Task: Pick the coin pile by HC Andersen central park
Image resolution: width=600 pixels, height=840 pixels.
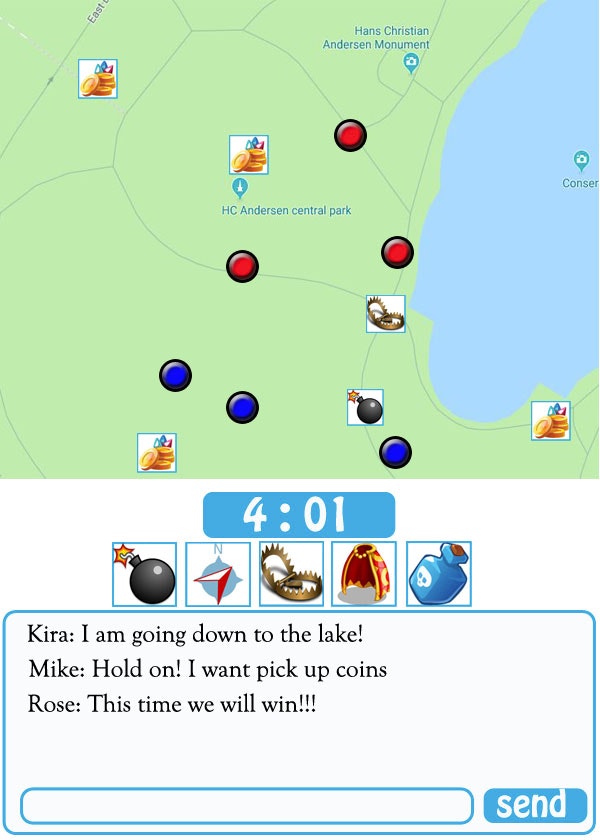Action: (249, 155)
